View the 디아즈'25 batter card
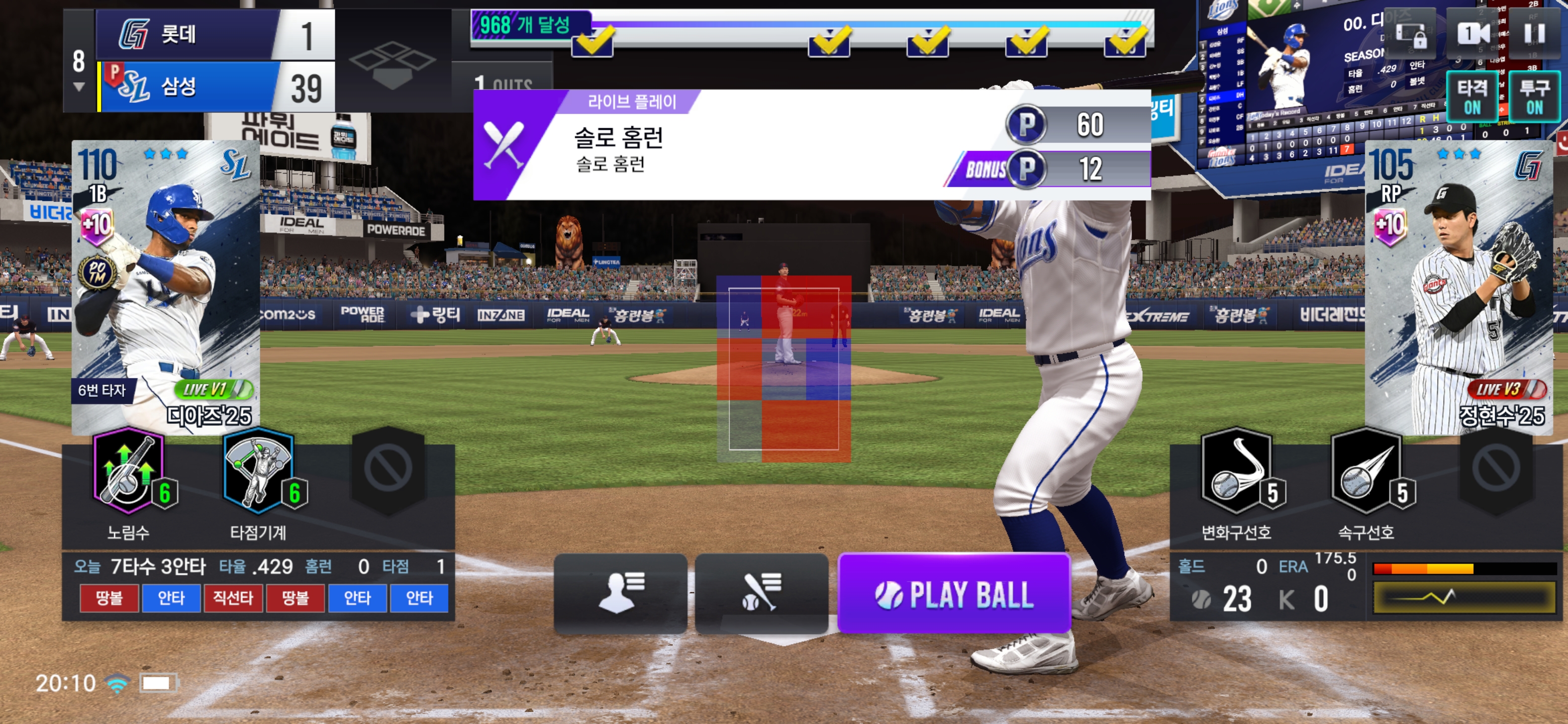 165,286
